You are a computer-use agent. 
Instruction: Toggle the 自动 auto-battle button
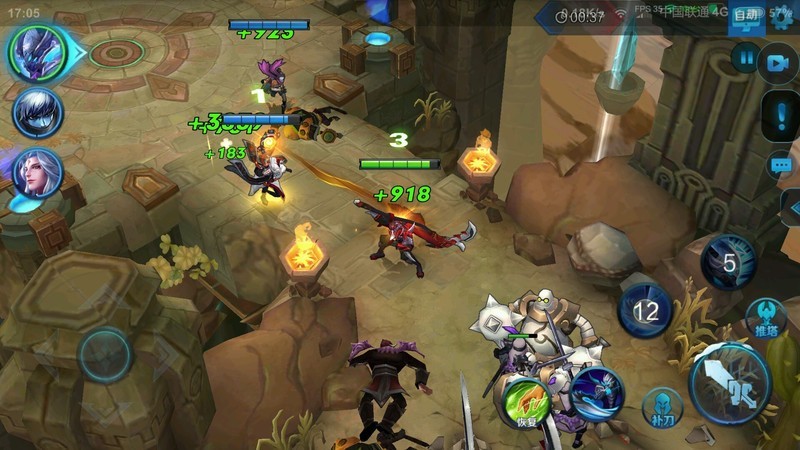pos(745,15)
